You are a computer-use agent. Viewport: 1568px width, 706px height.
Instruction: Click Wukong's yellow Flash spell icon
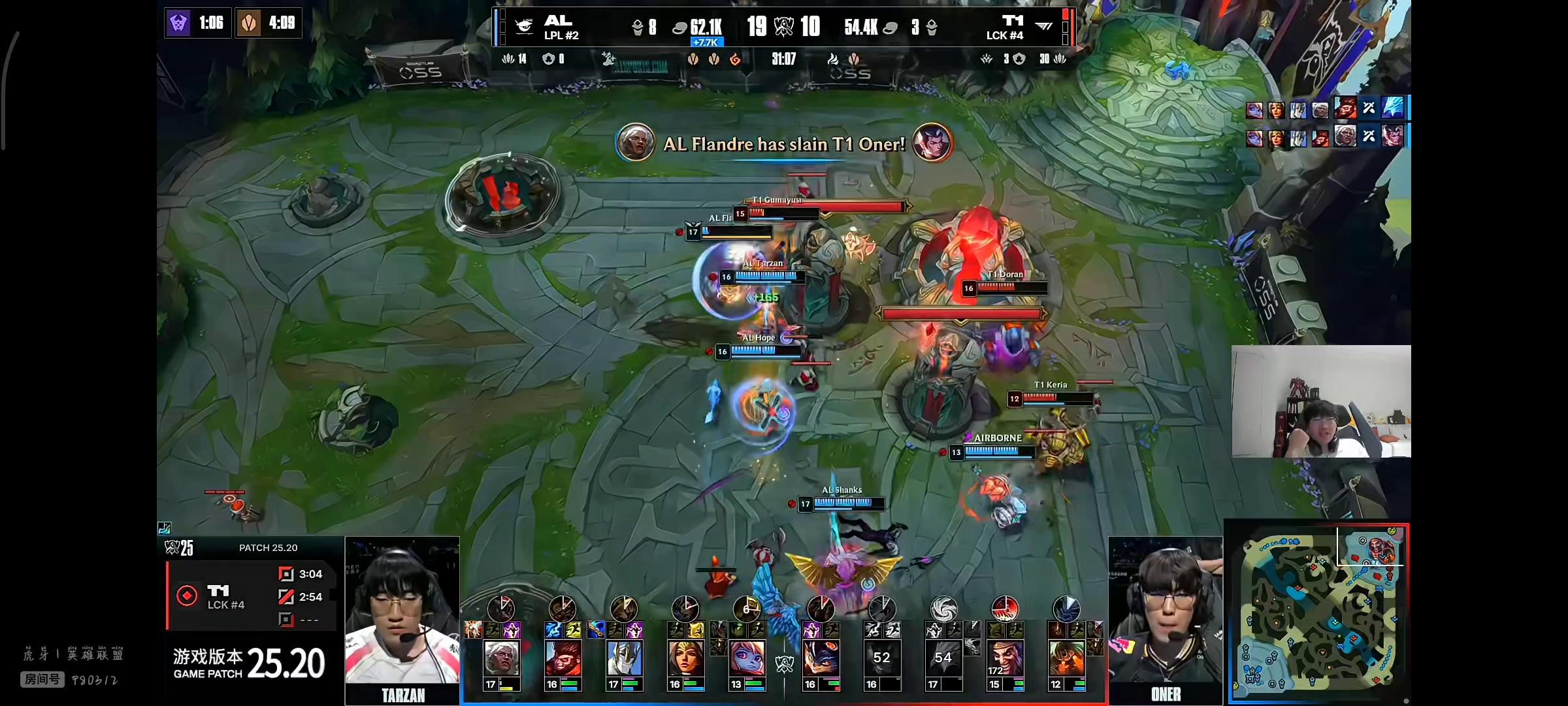(573, 630)
